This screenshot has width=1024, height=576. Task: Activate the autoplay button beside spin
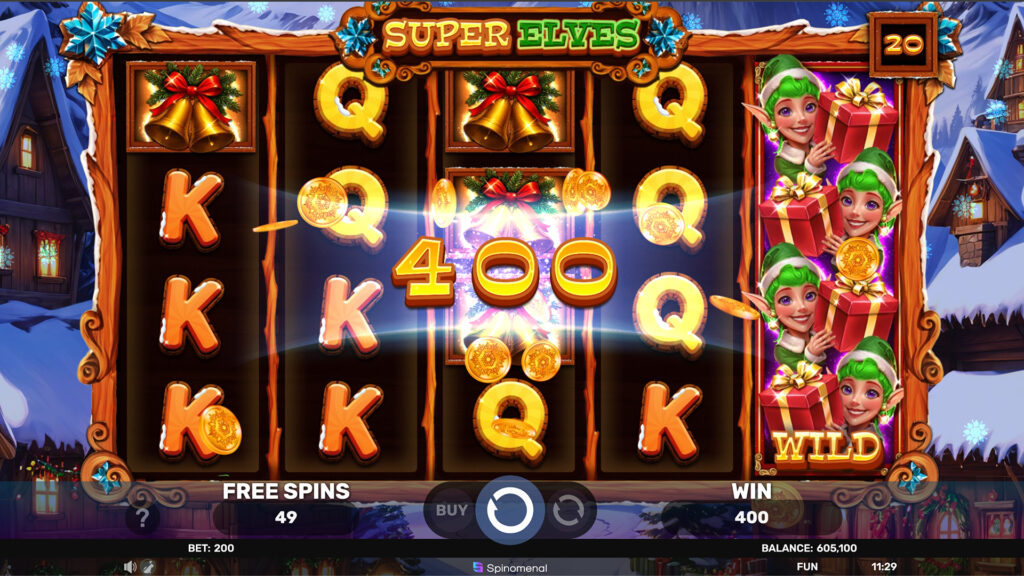[x=567, y=510]
